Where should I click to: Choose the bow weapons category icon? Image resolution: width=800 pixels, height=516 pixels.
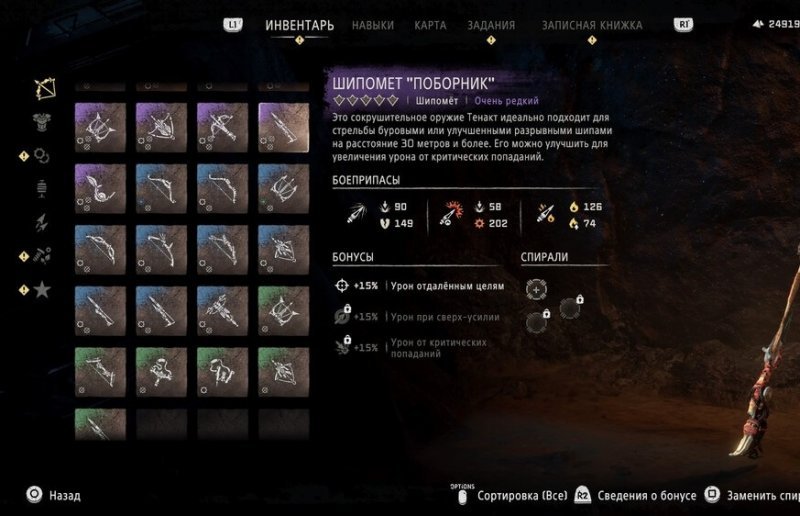point(43,88)
